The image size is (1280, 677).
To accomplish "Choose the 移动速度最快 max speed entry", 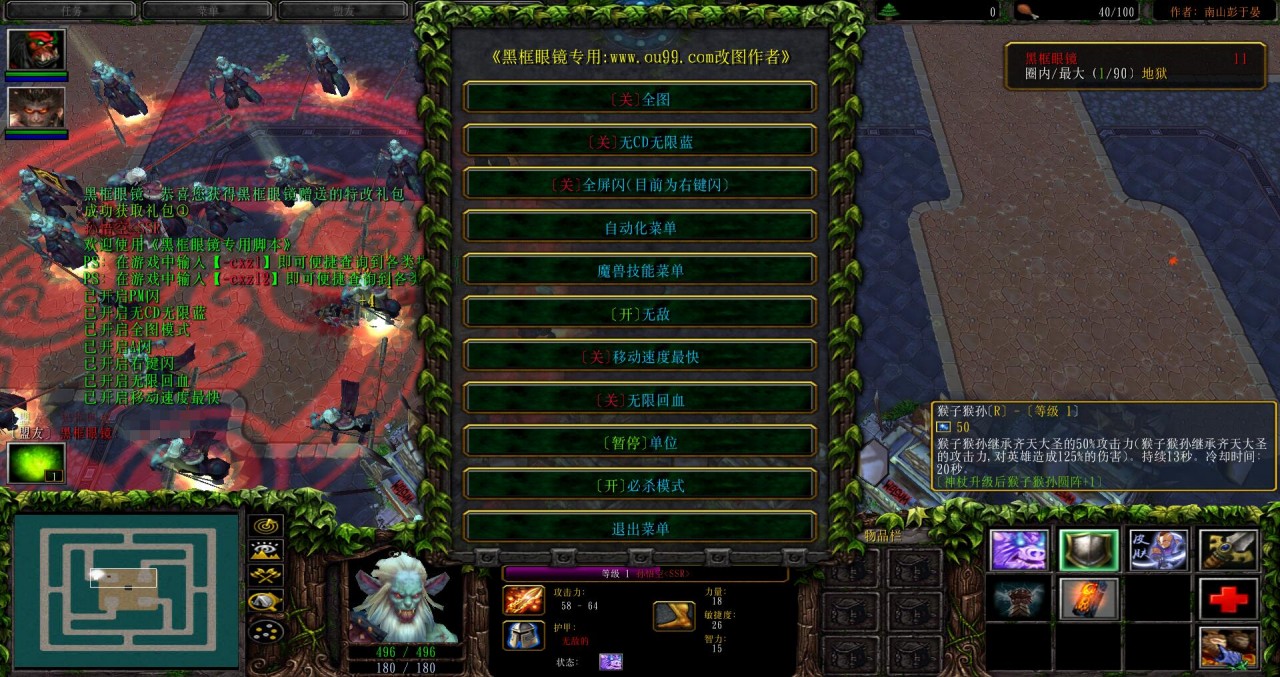I will click(640, 357).
